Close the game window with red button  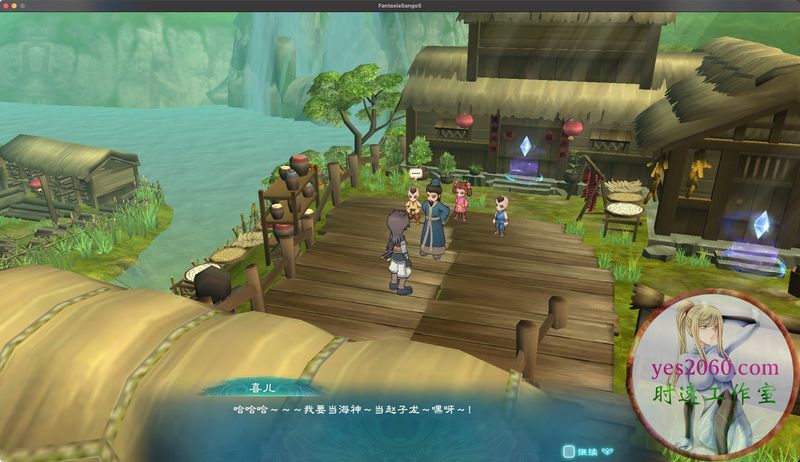click(x=7, y=5)
